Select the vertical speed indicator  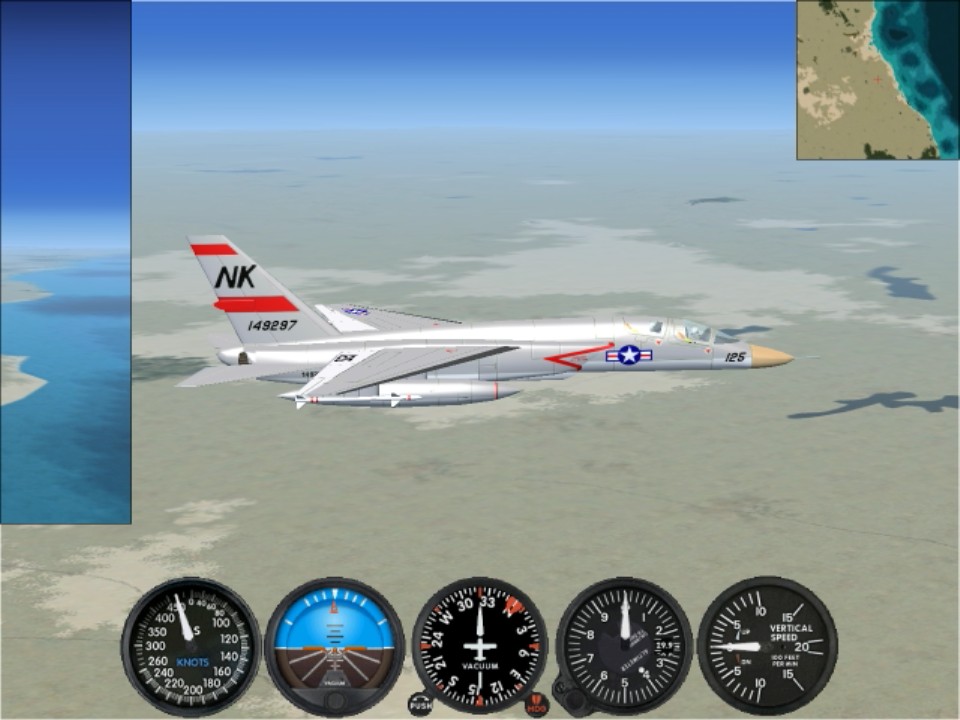[x=767, y=646]
